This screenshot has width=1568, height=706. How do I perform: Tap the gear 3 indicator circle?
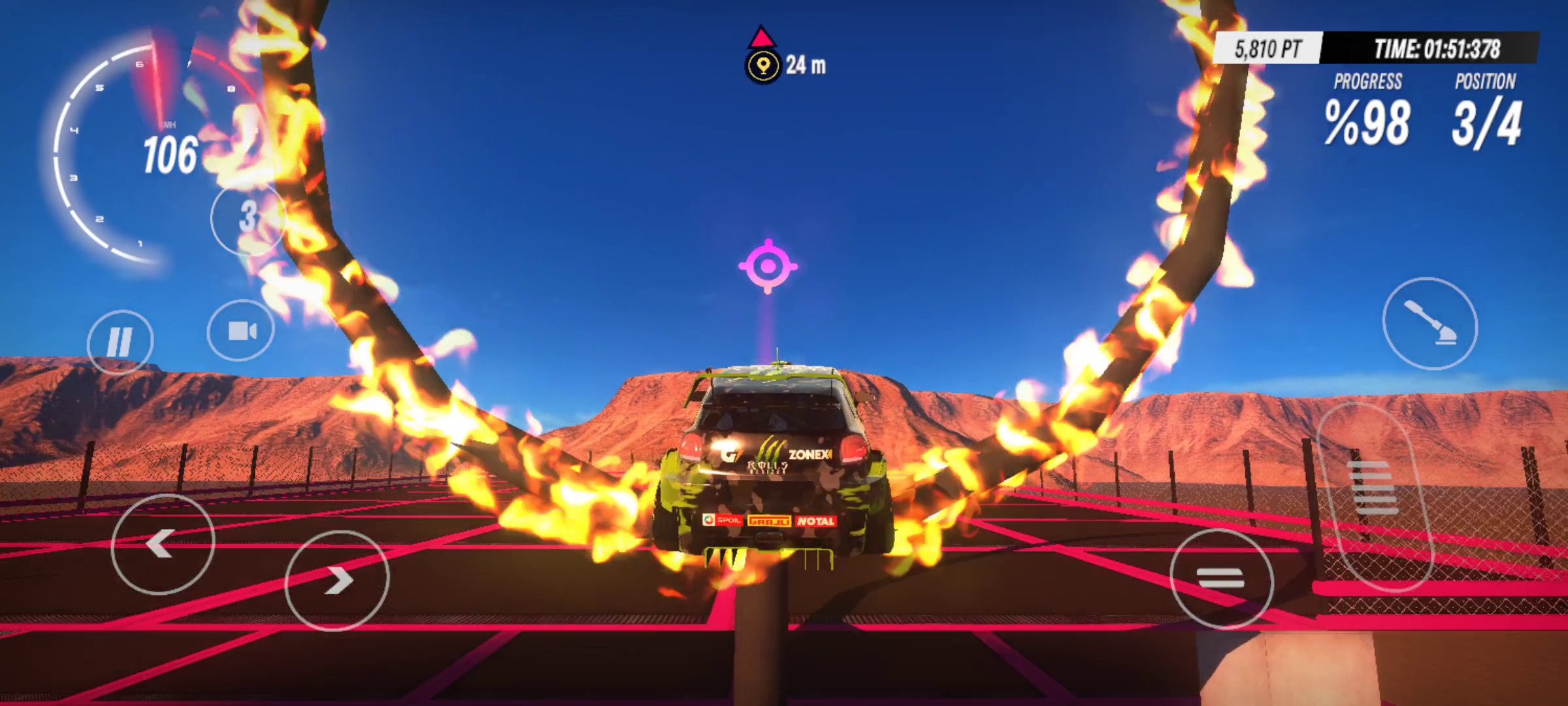point(248,217)
